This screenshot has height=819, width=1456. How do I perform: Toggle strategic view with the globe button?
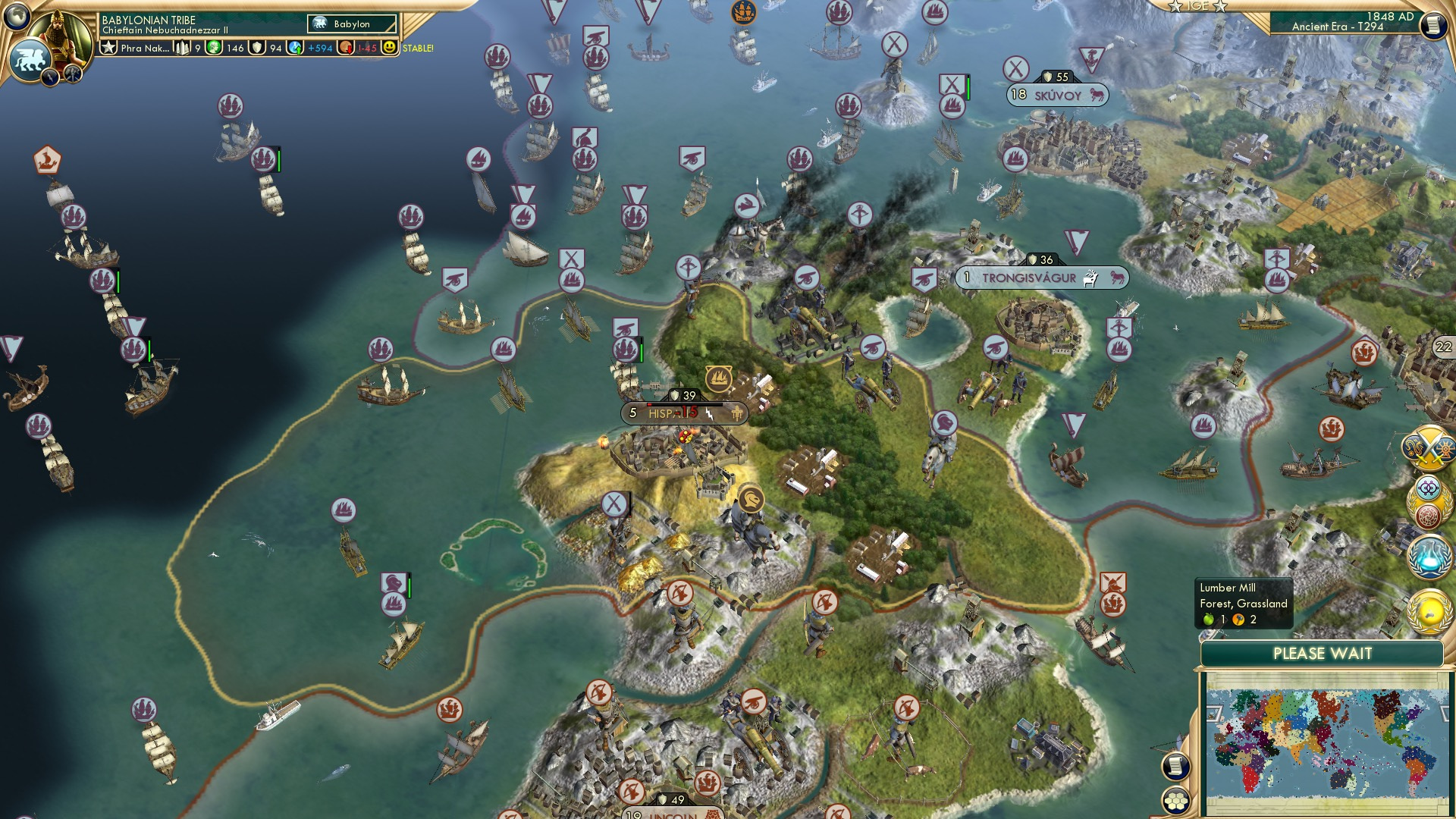pyautogui.click(x=17, y=15)
